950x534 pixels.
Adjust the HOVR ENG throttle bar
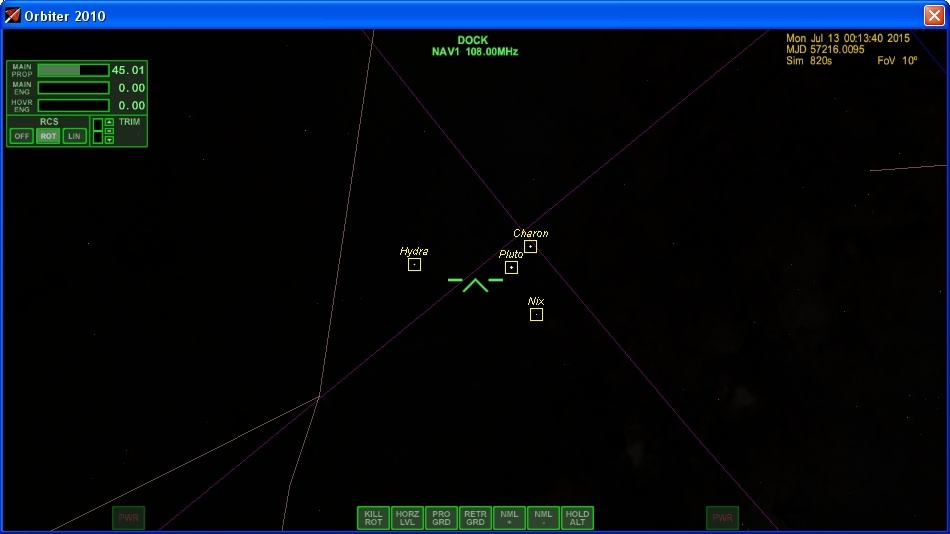click(x=73, y=105)
